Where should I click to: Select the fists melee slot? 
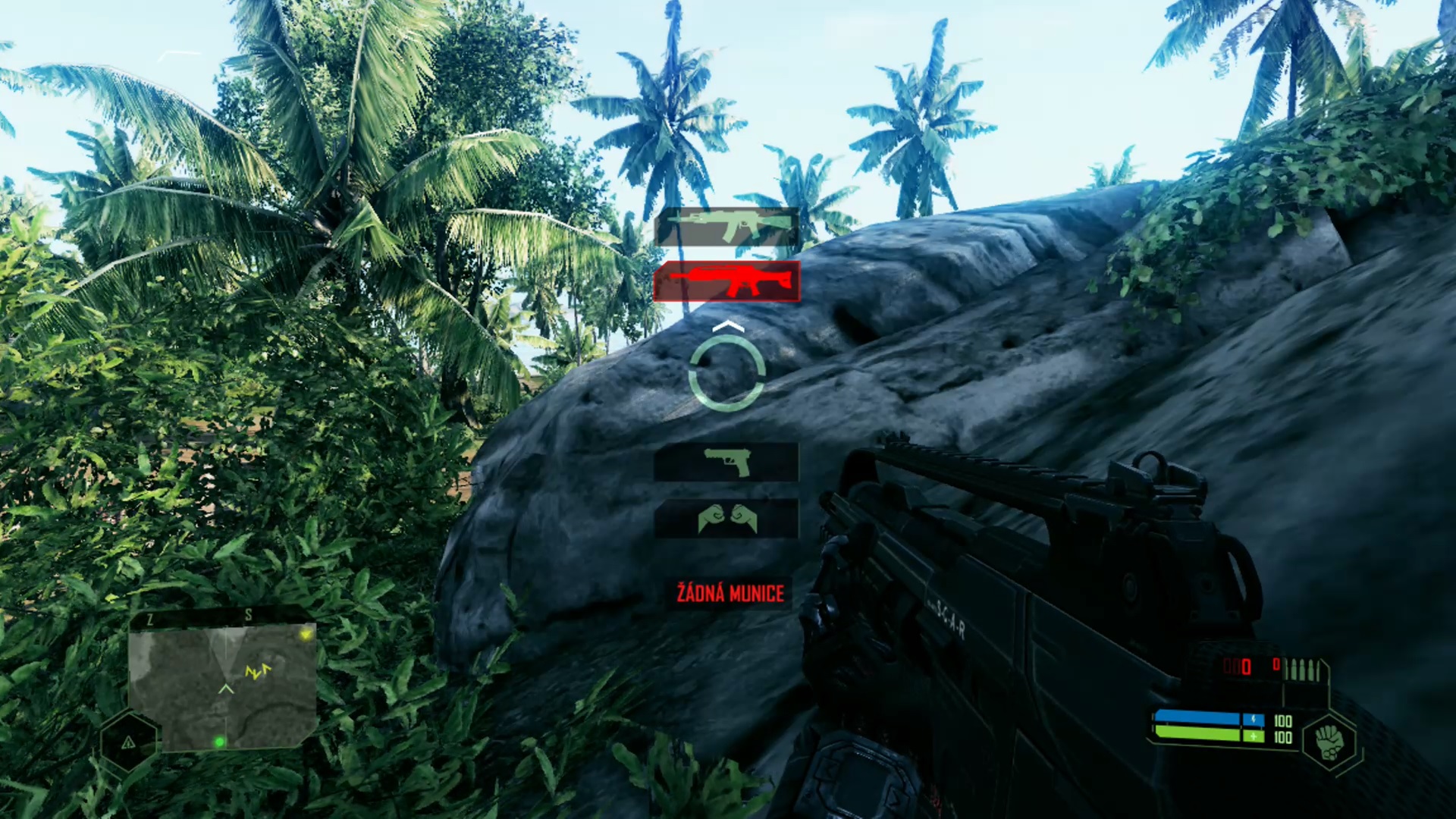point(726,519)
